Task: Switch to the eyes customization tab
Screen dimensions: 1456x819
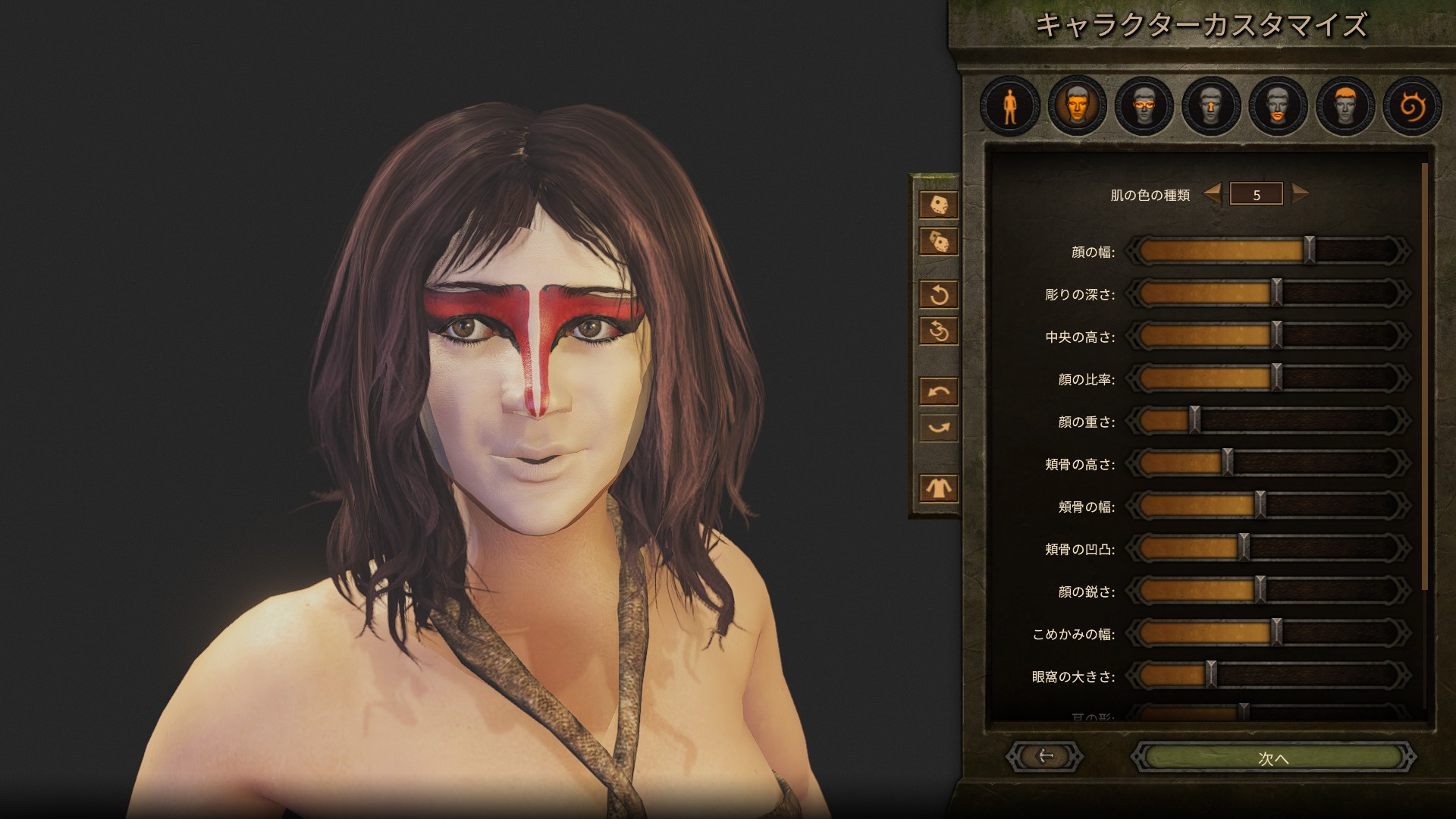Action: pyautogui.click(x=1144, y=105)
